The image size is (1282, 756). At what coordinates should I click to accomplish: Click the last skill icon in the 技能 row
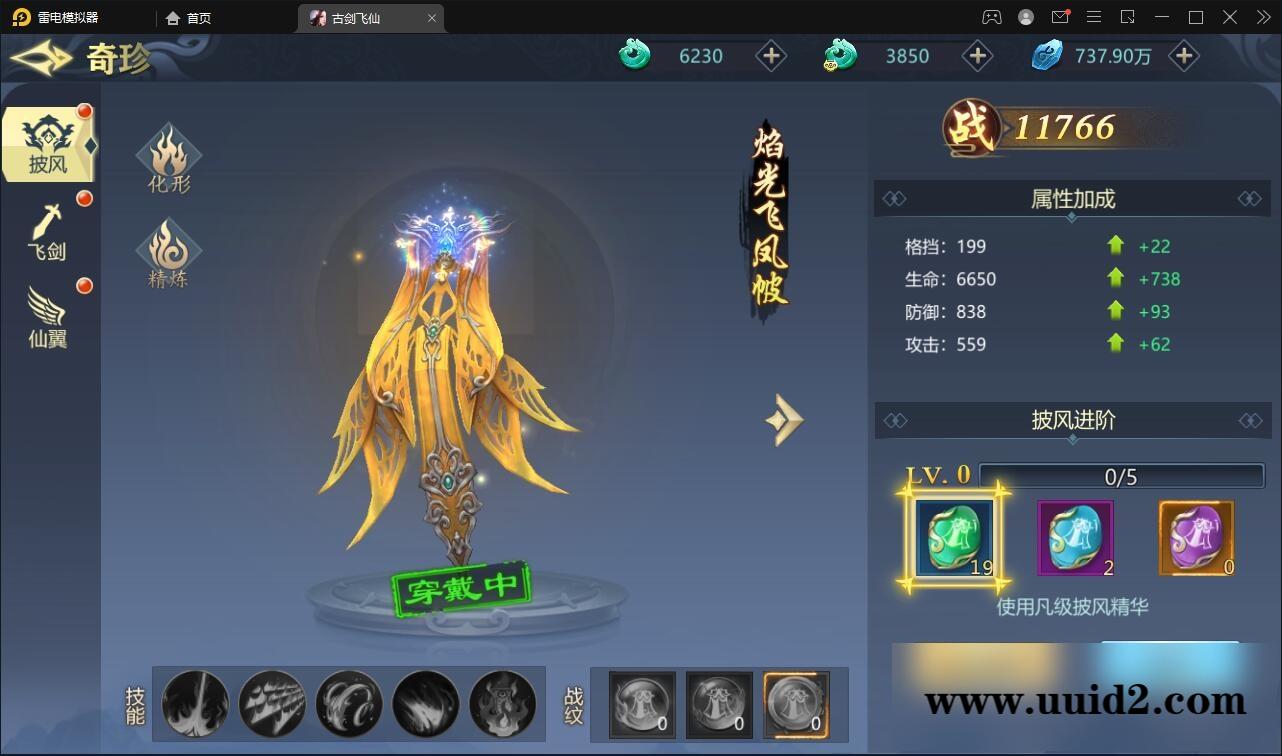pyautogui.click(x=504, y=704)
